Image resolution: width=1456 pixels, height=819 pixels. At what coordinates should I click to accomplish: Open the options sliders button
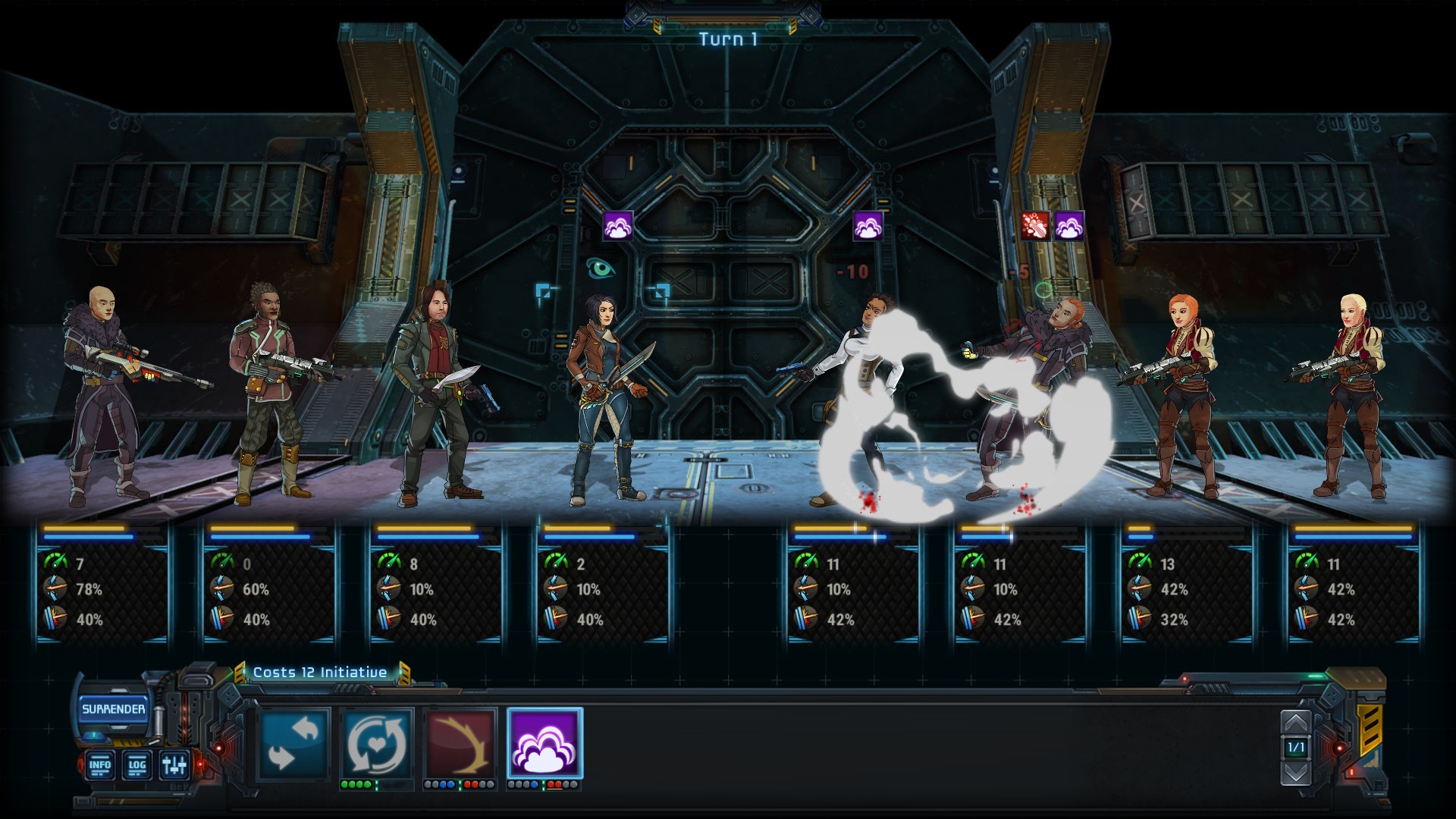[174, 764]
